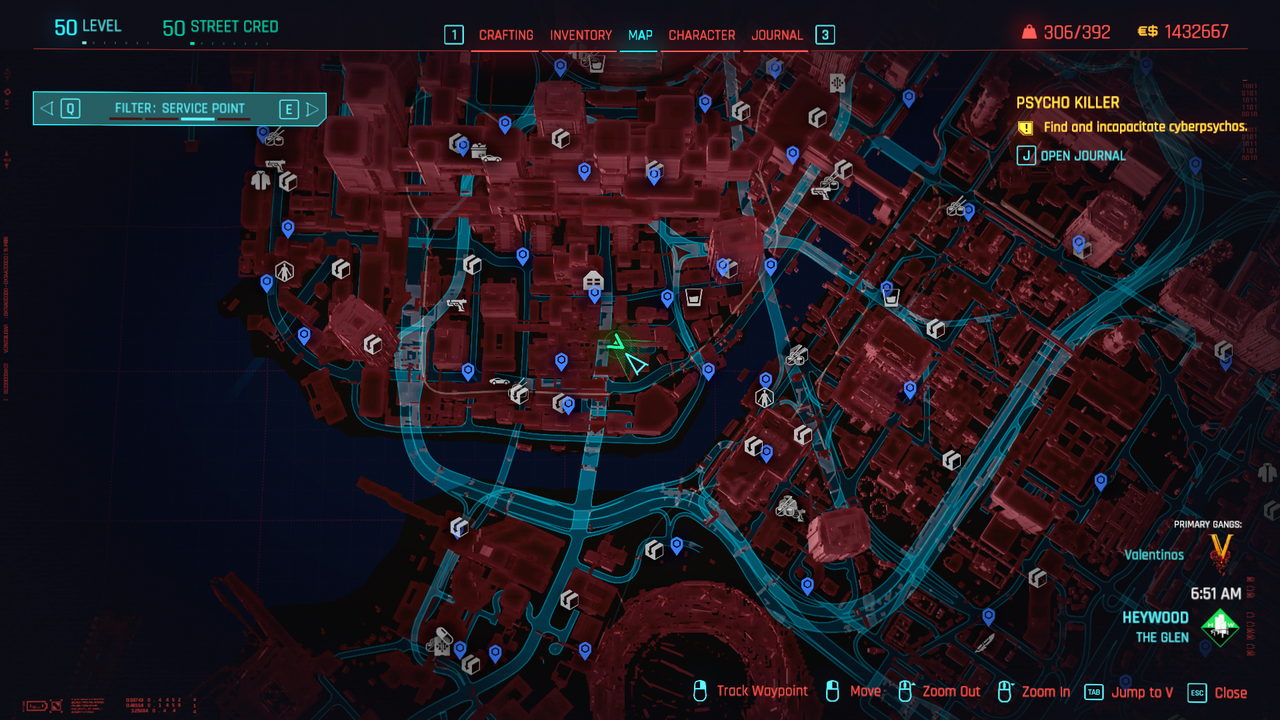Pick the apartment house marker on the map
This screenshot has height=720, width=1280.
pos(593,279)
